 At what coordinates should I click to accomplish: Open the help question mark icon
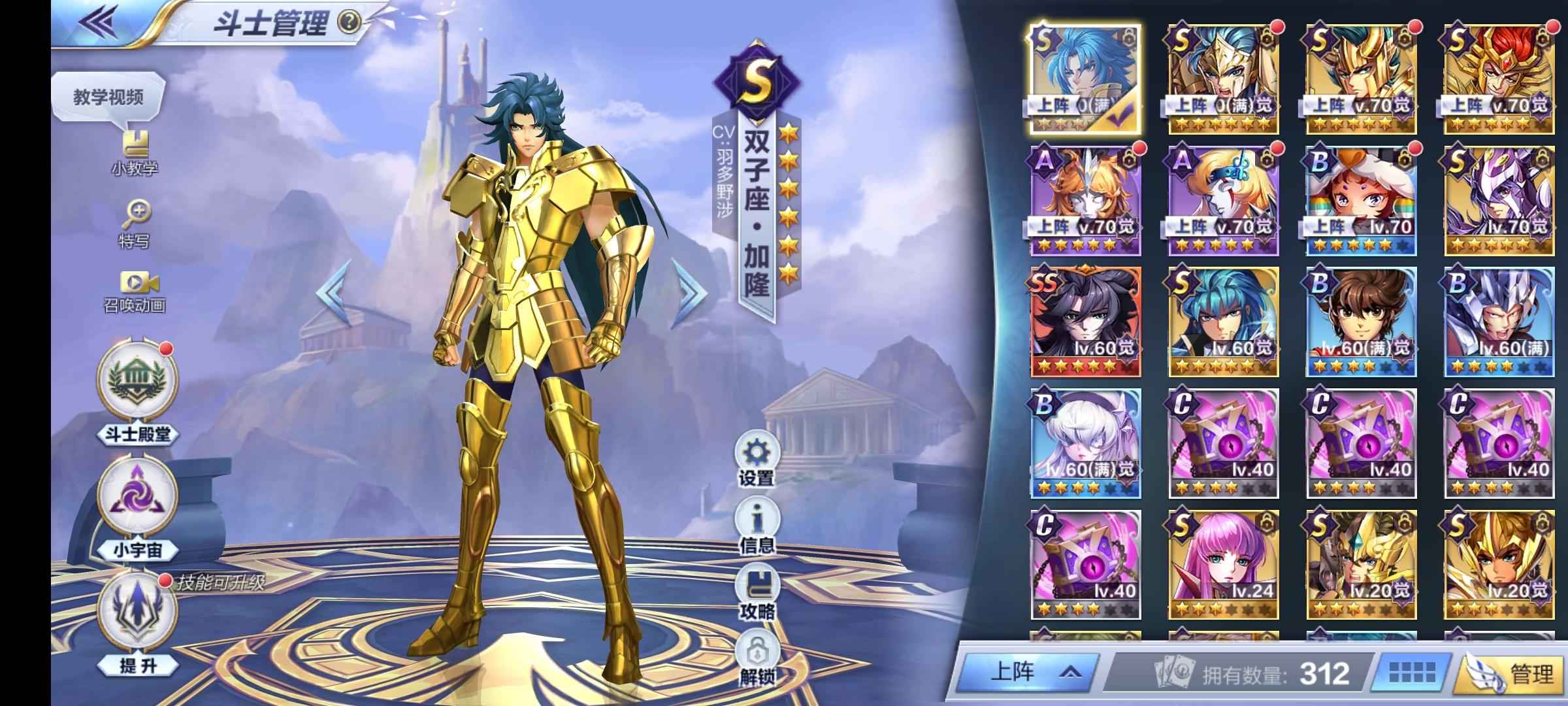point(350,23)
